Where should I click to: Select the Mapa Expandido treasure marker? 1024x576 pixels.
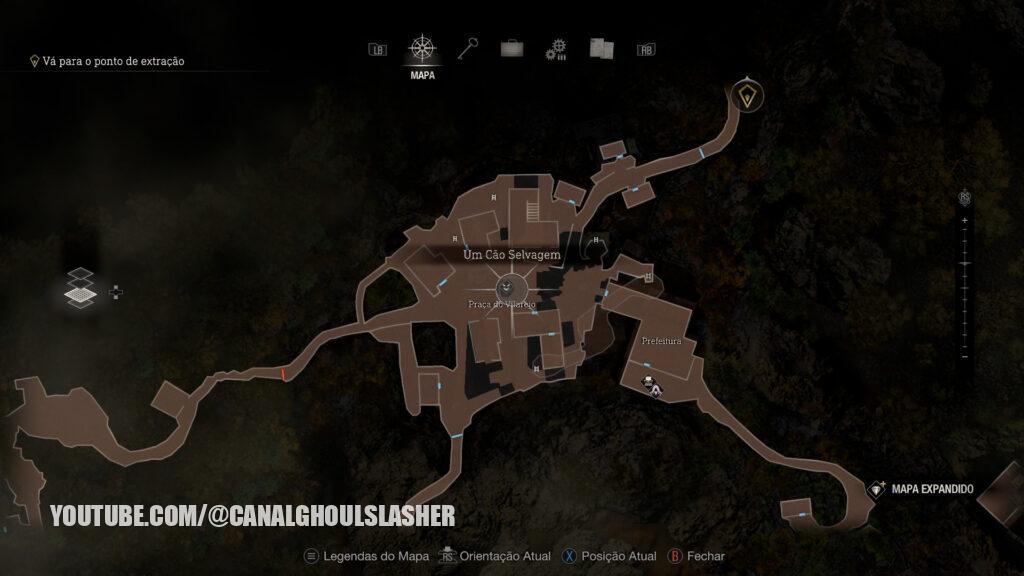pyautogui.click(x=877, y=489)
